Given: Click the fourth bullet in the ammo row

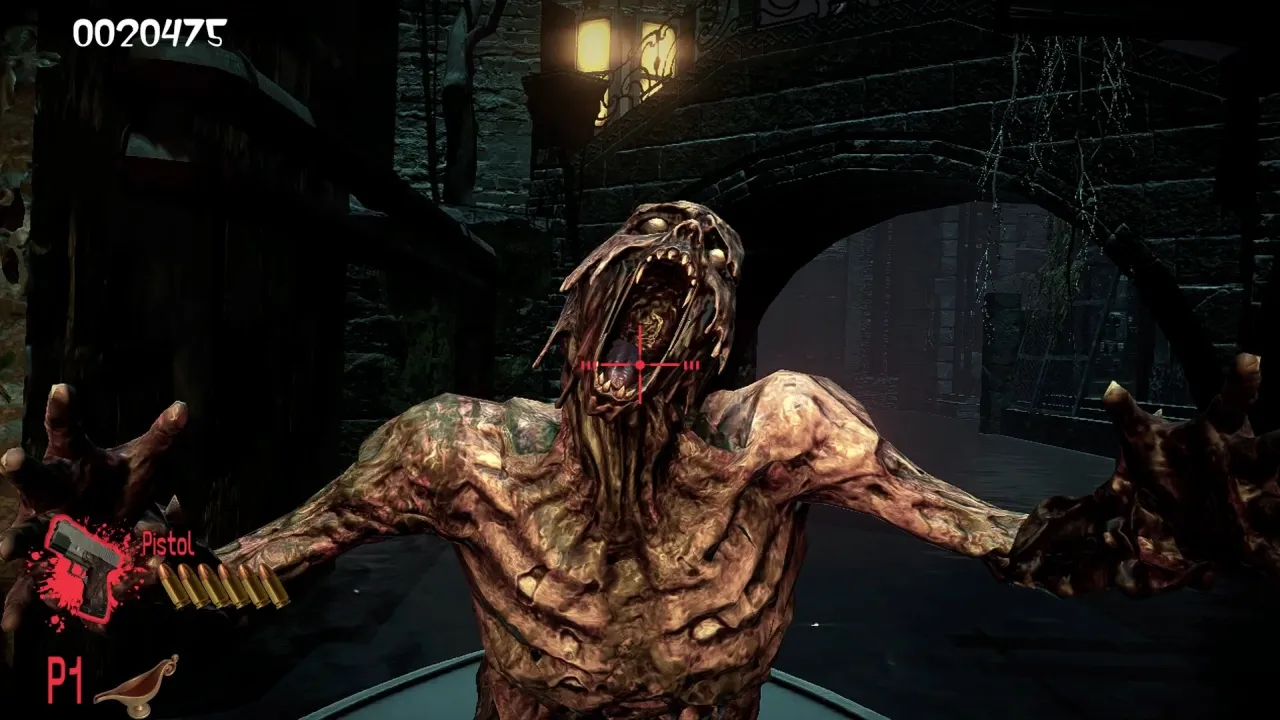Looking at the screenshot, I should pyautogui.click(x=229, y=585).
